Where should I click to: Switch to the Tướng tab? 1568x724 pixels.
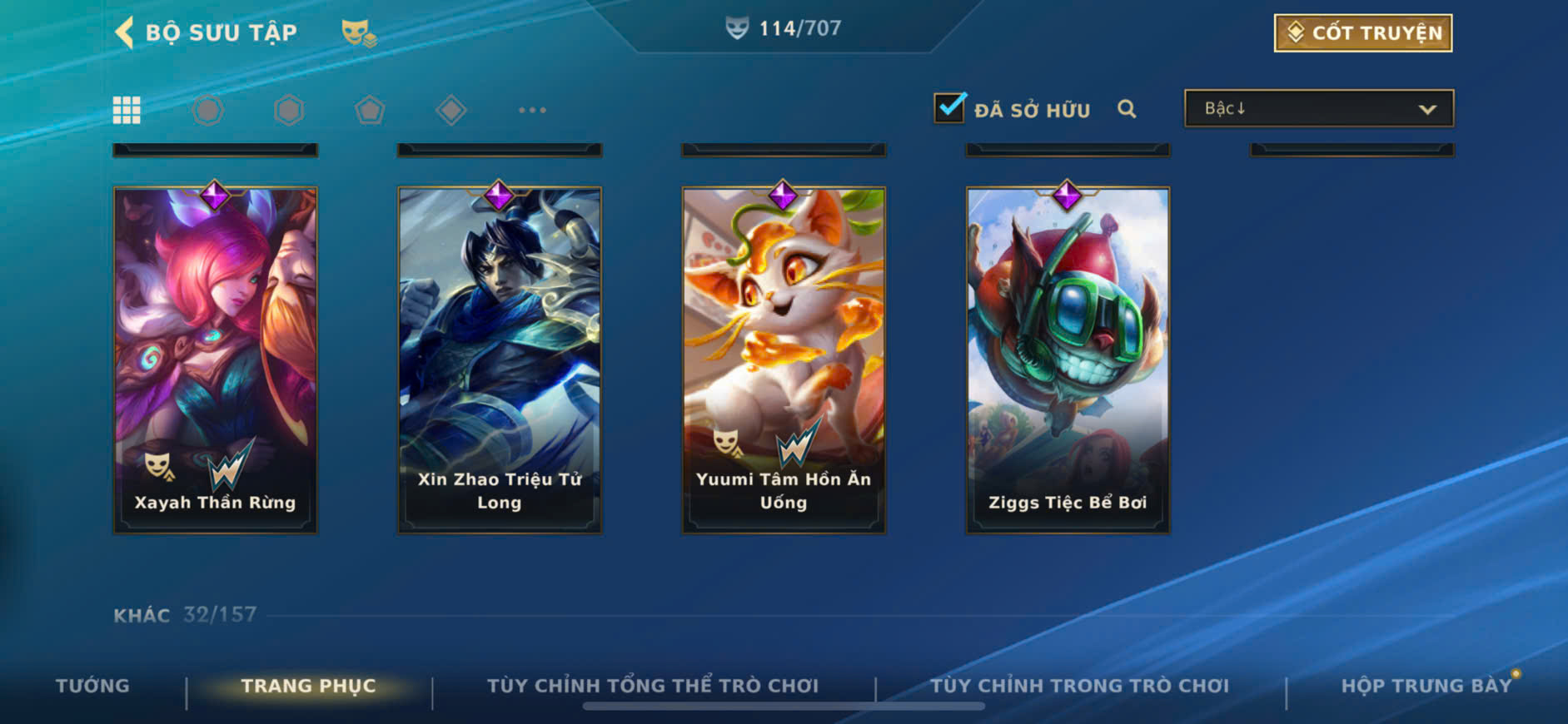(92, 686)
